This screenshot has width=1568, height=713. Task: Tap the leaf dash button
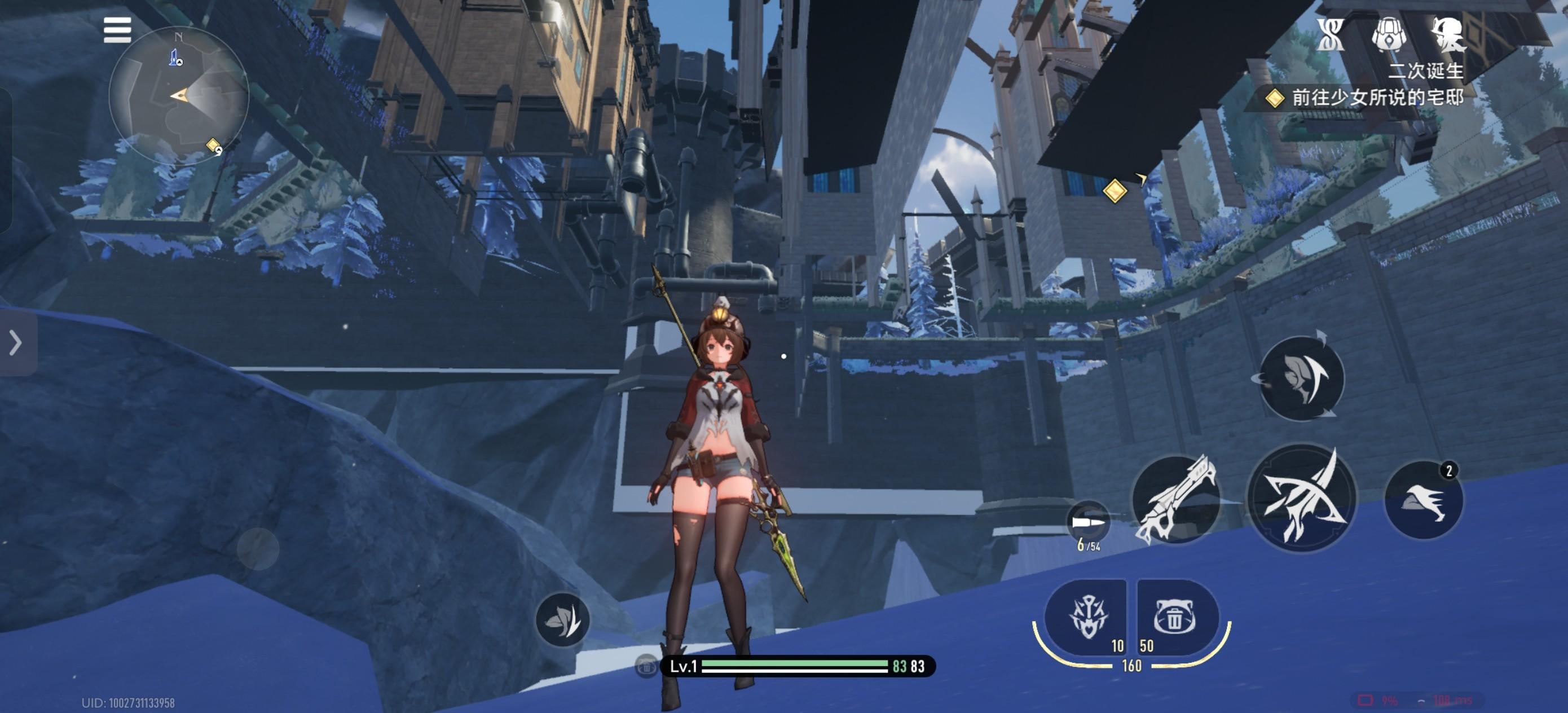(562, 620)
